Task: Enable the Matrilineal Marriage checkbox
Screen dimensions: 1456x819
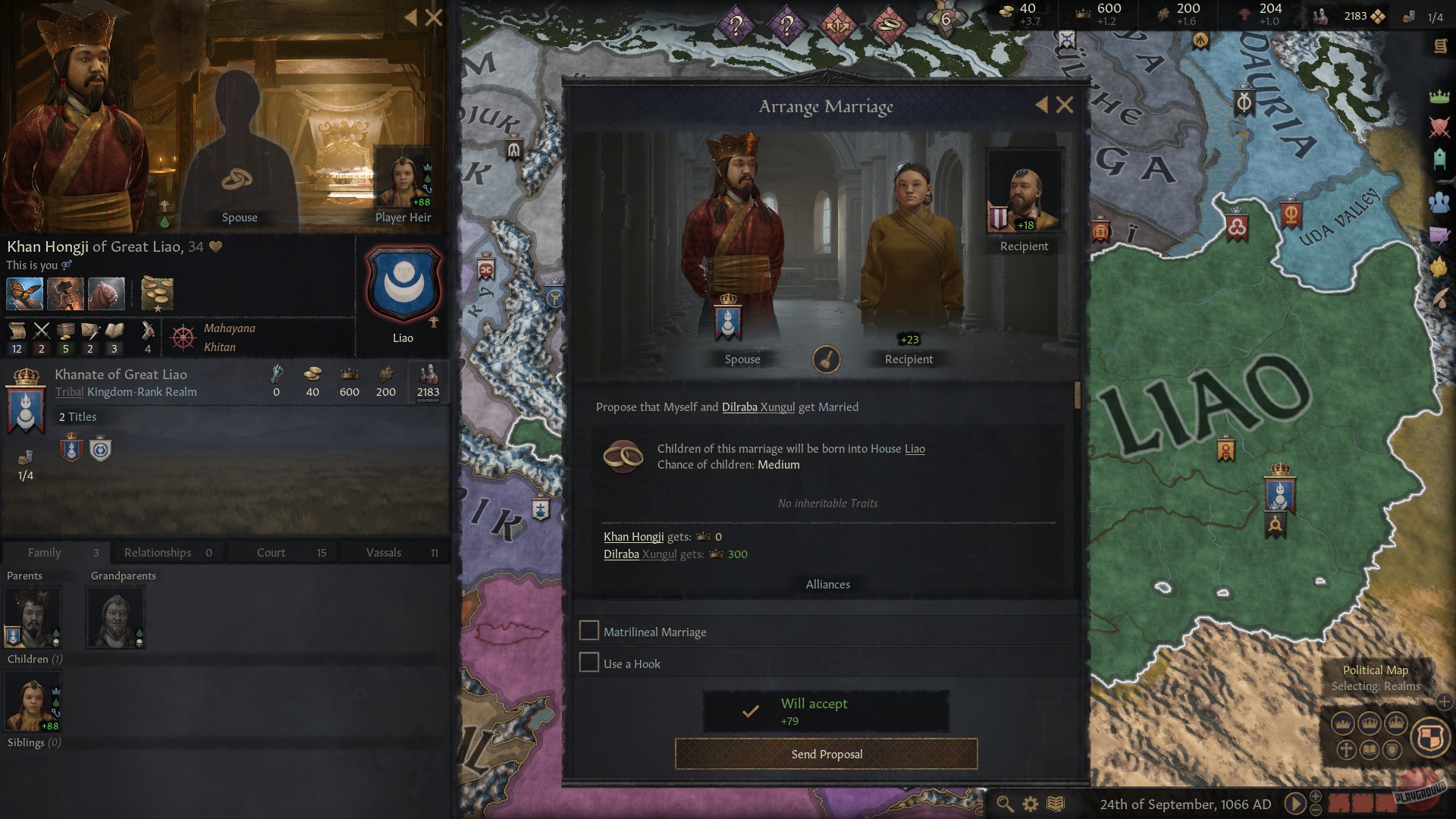Action: (589, 630)
